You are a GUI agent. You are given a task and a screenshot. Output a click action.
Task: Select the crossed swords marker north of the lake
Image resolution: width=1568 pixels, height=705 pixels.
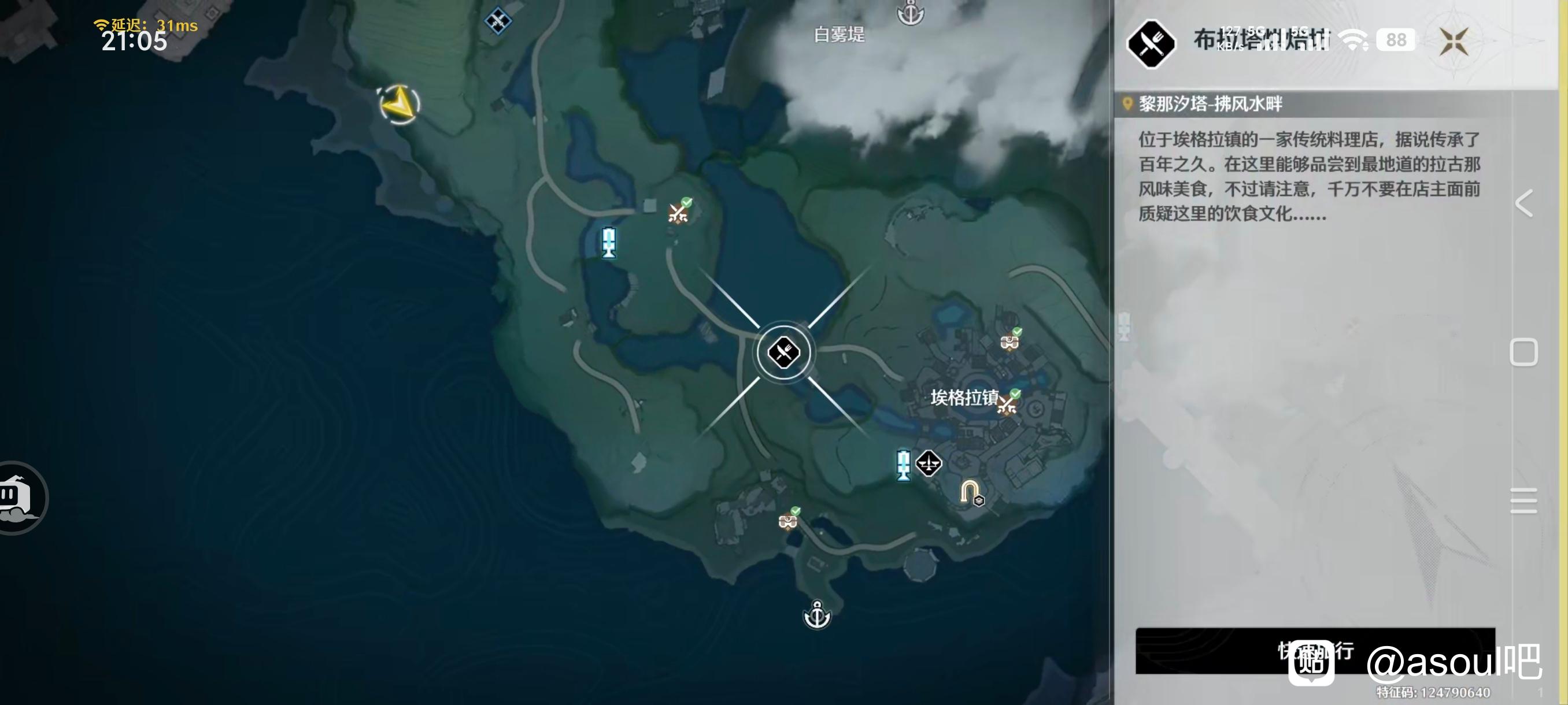679,211
